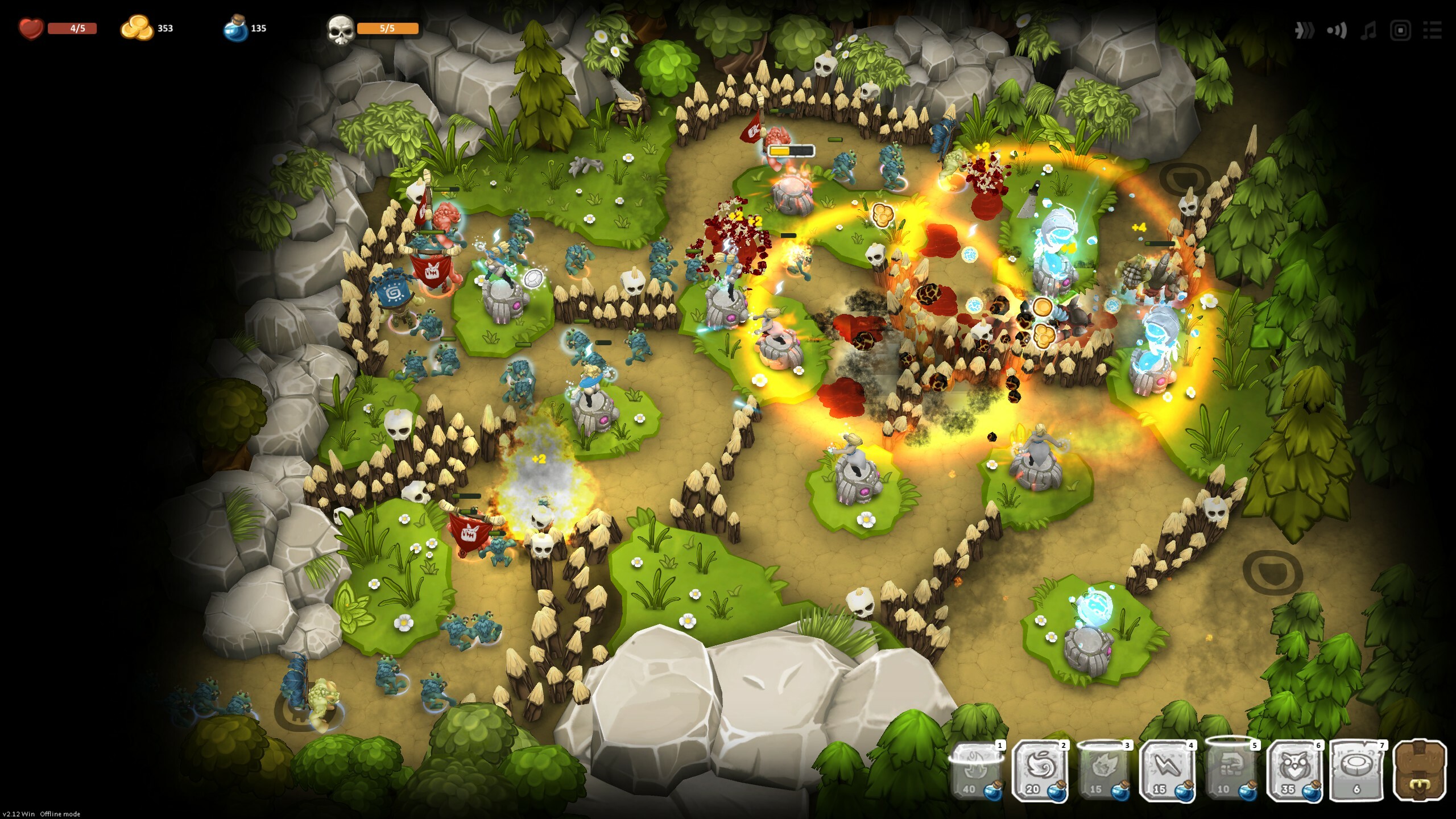Toggle the background music

coord(1368,31)
